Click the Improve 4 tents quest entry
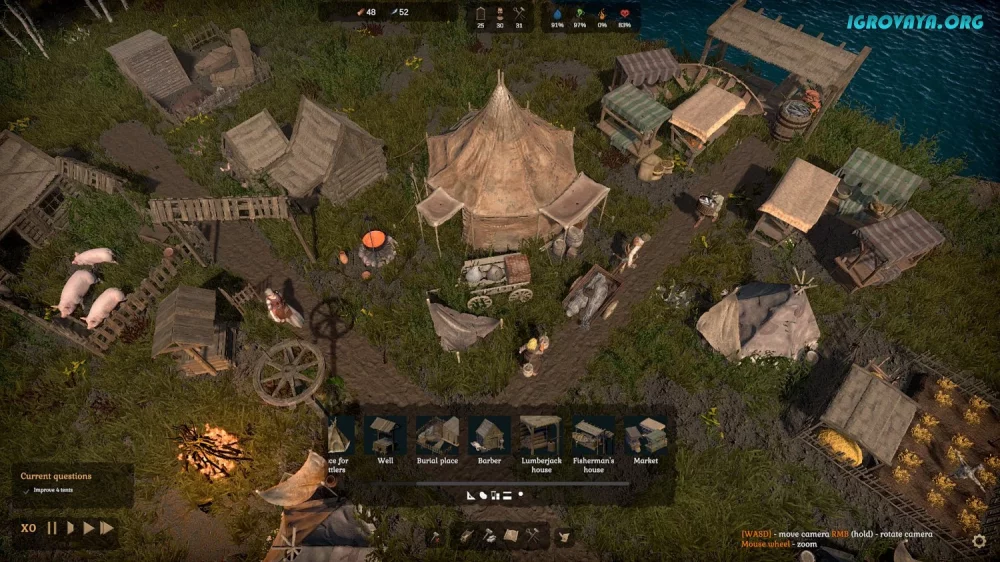 pyautogui.click(x=54, y=490)
